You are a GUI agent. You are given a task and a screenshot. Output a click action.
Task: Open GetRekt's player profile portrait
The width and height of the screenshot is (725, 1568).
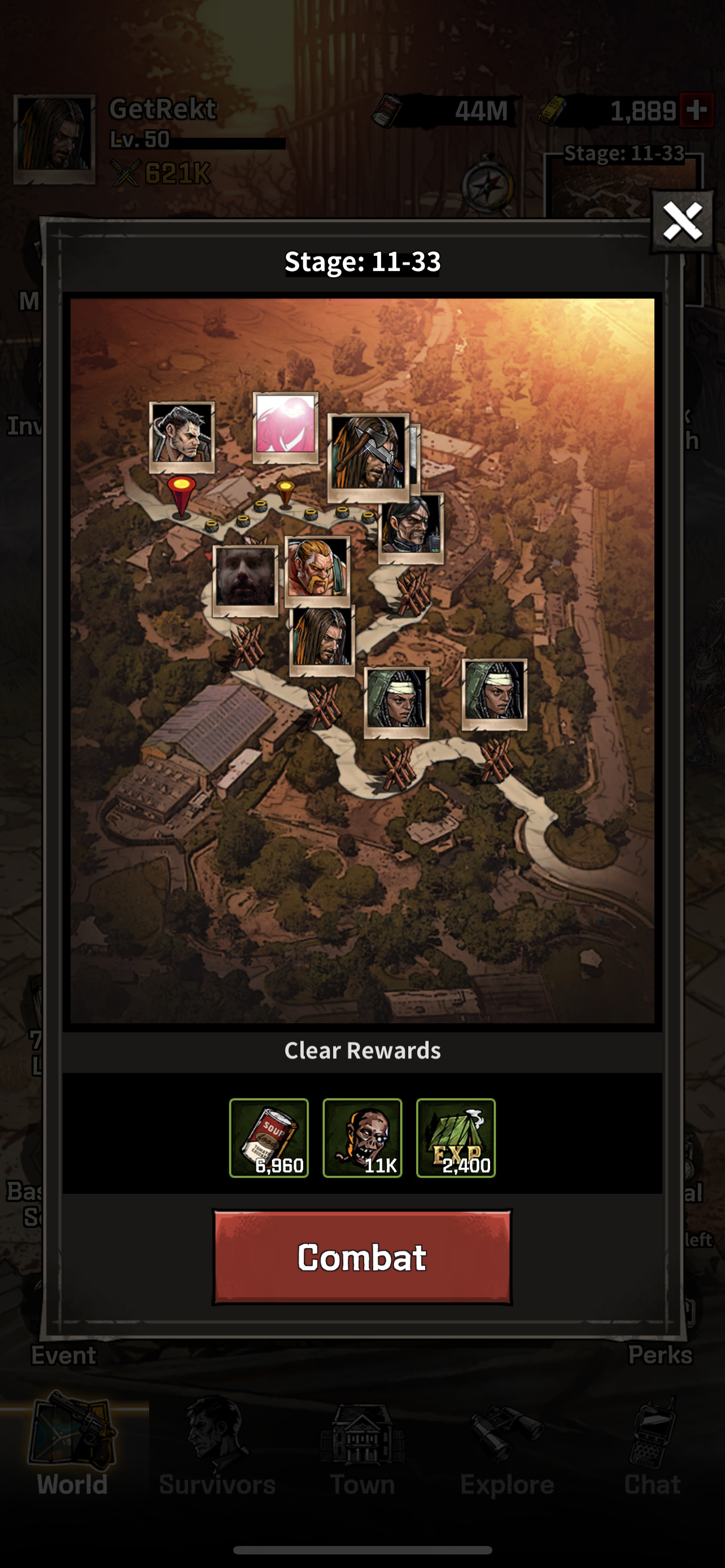[55, 139]
